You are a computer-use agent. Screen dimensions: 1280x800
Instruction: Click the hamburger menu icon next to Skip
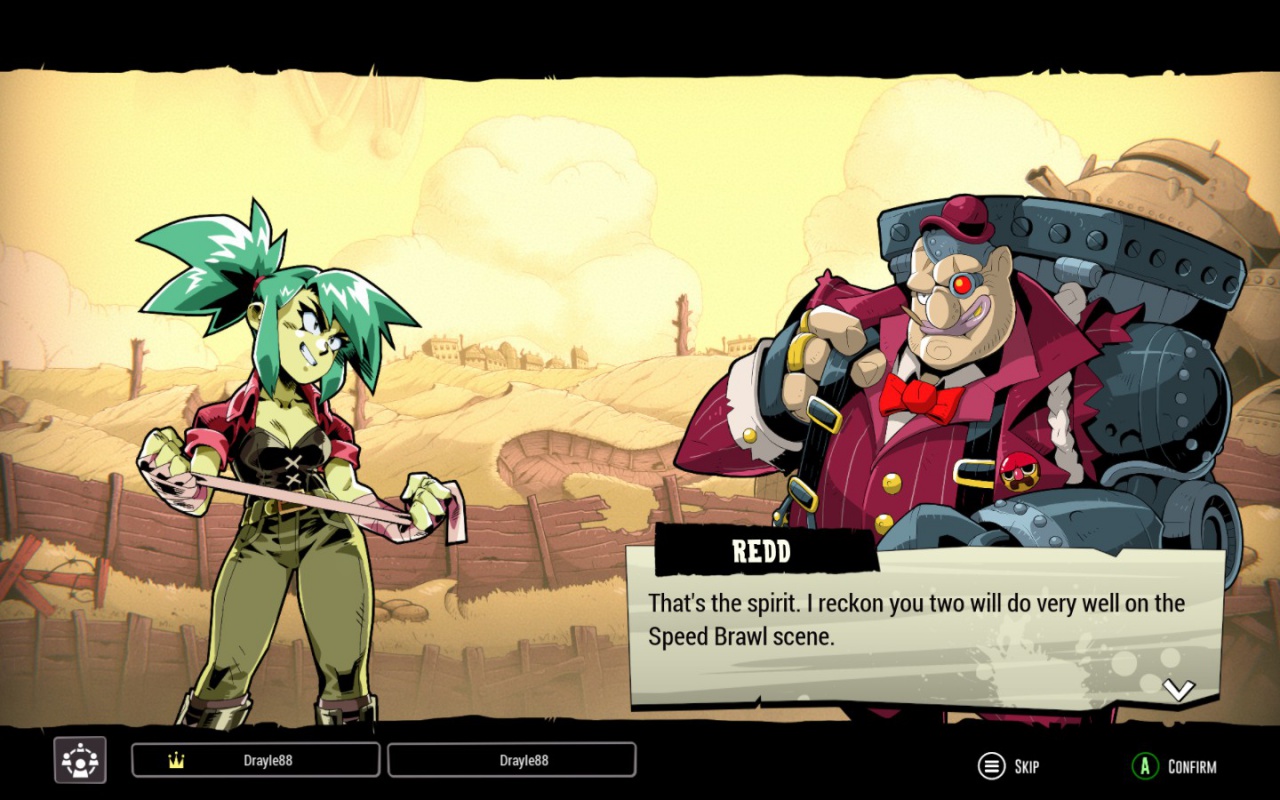(x=992, y=767)
